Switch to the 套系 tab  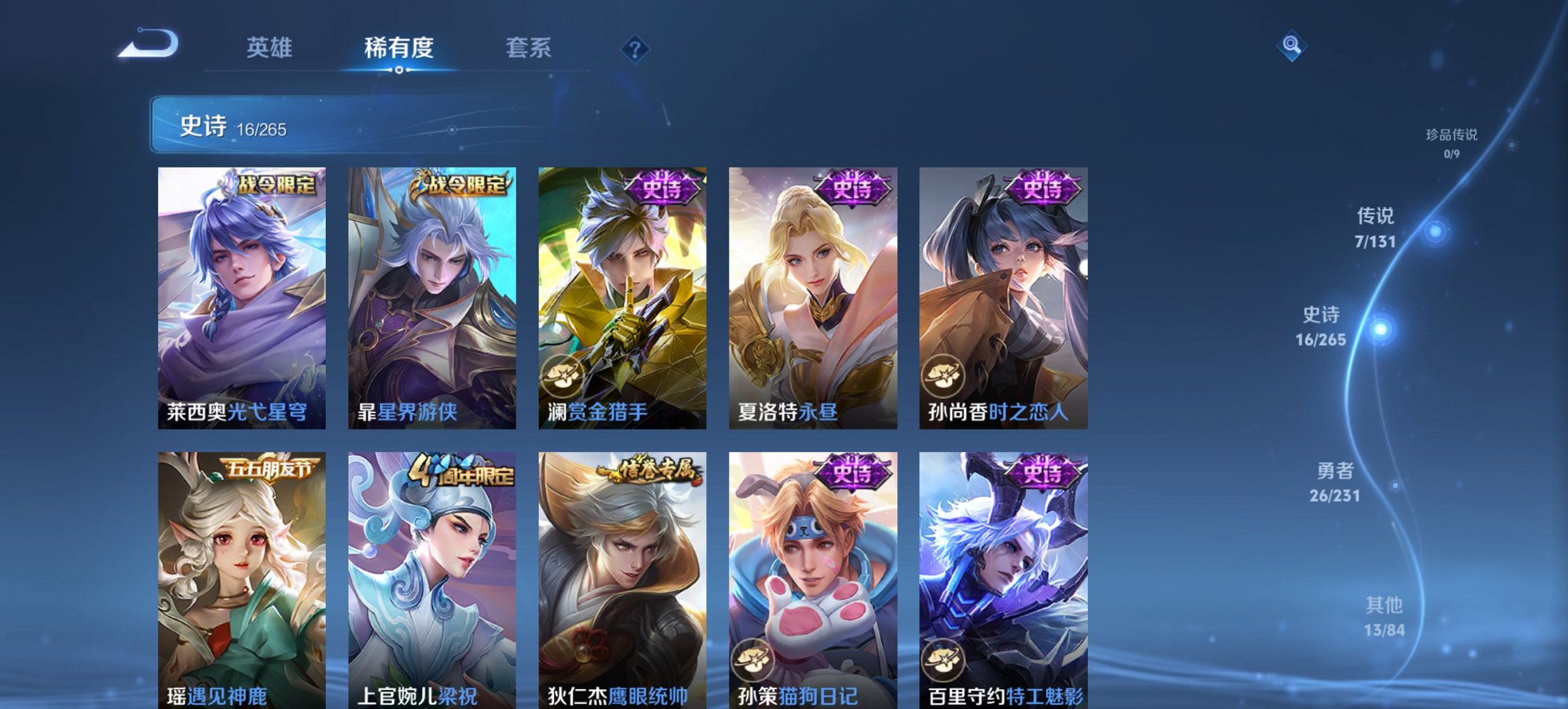click(528, 49)
